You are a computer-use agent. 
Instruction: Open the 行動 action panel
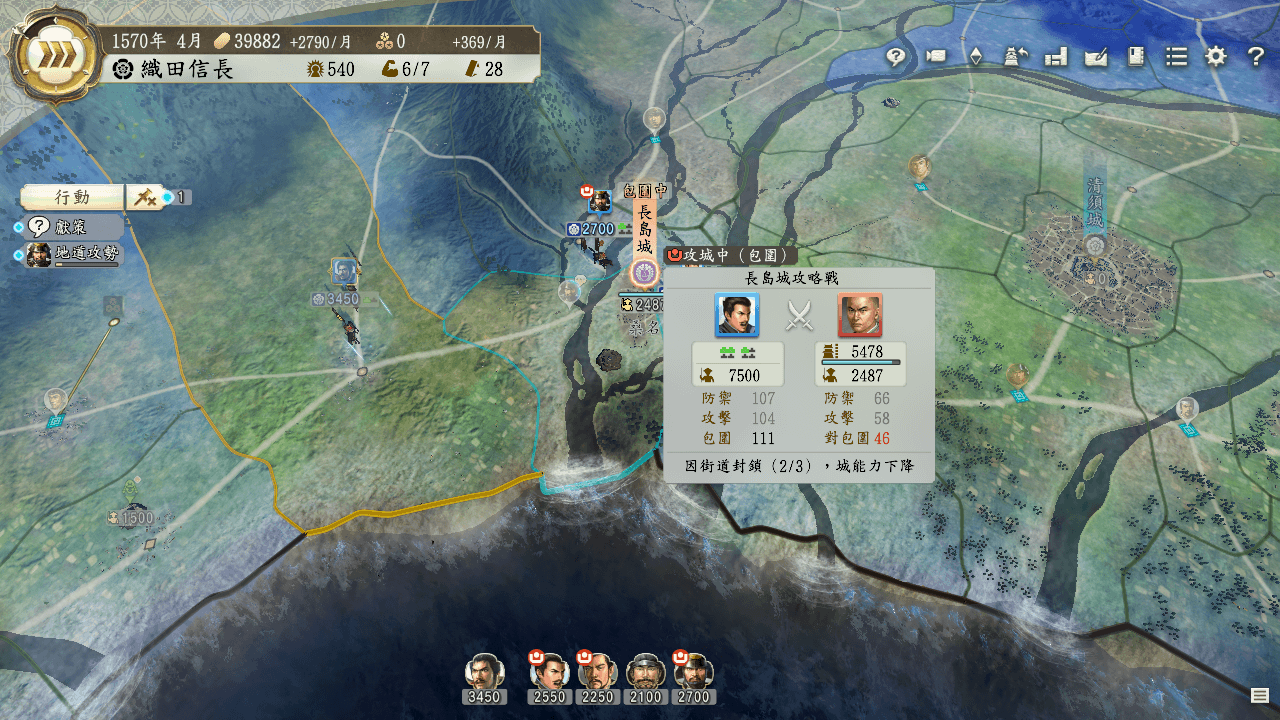pos(72,197)
